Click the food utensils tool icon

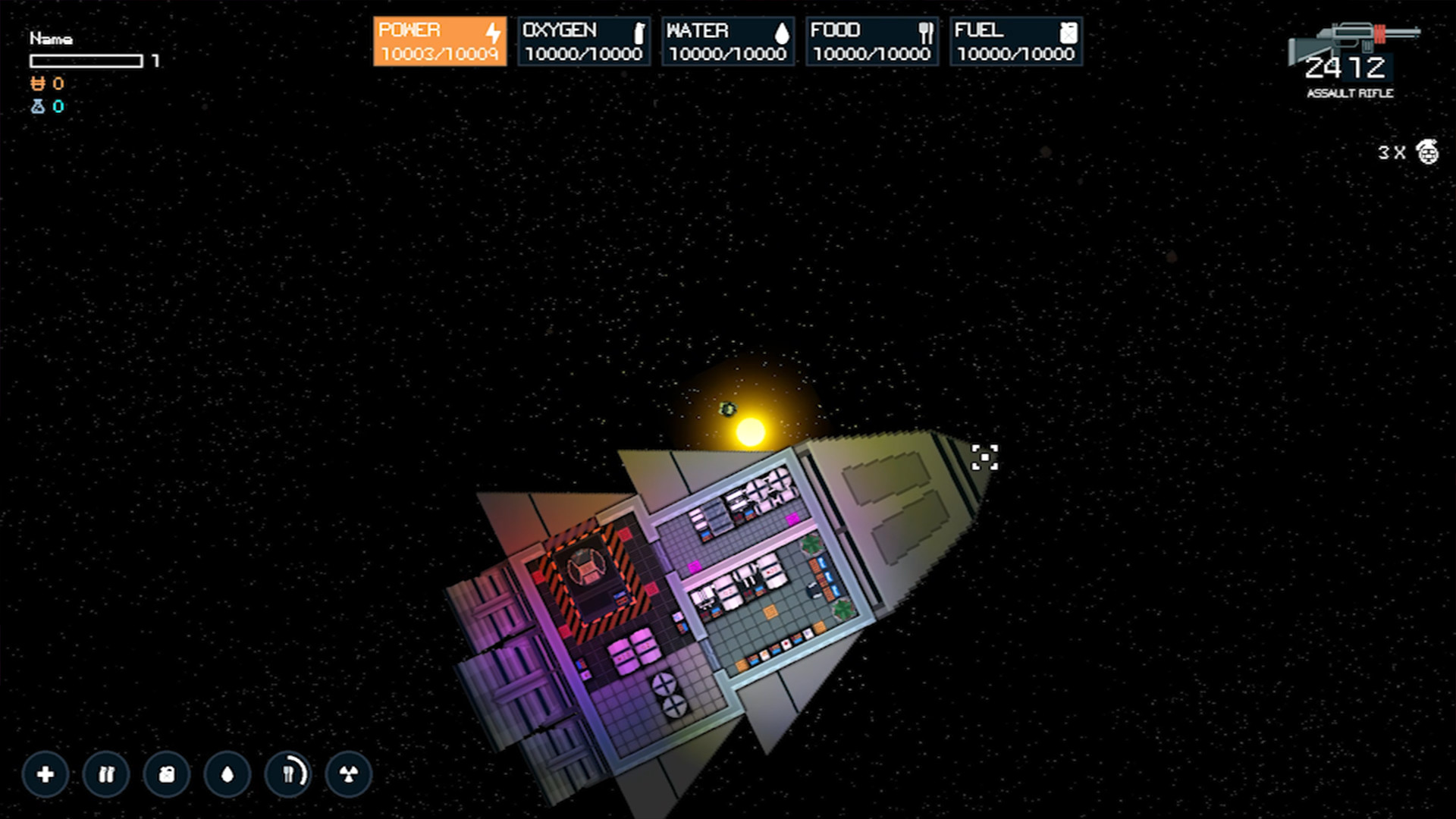pyautogui.click(x=287, y=775)
